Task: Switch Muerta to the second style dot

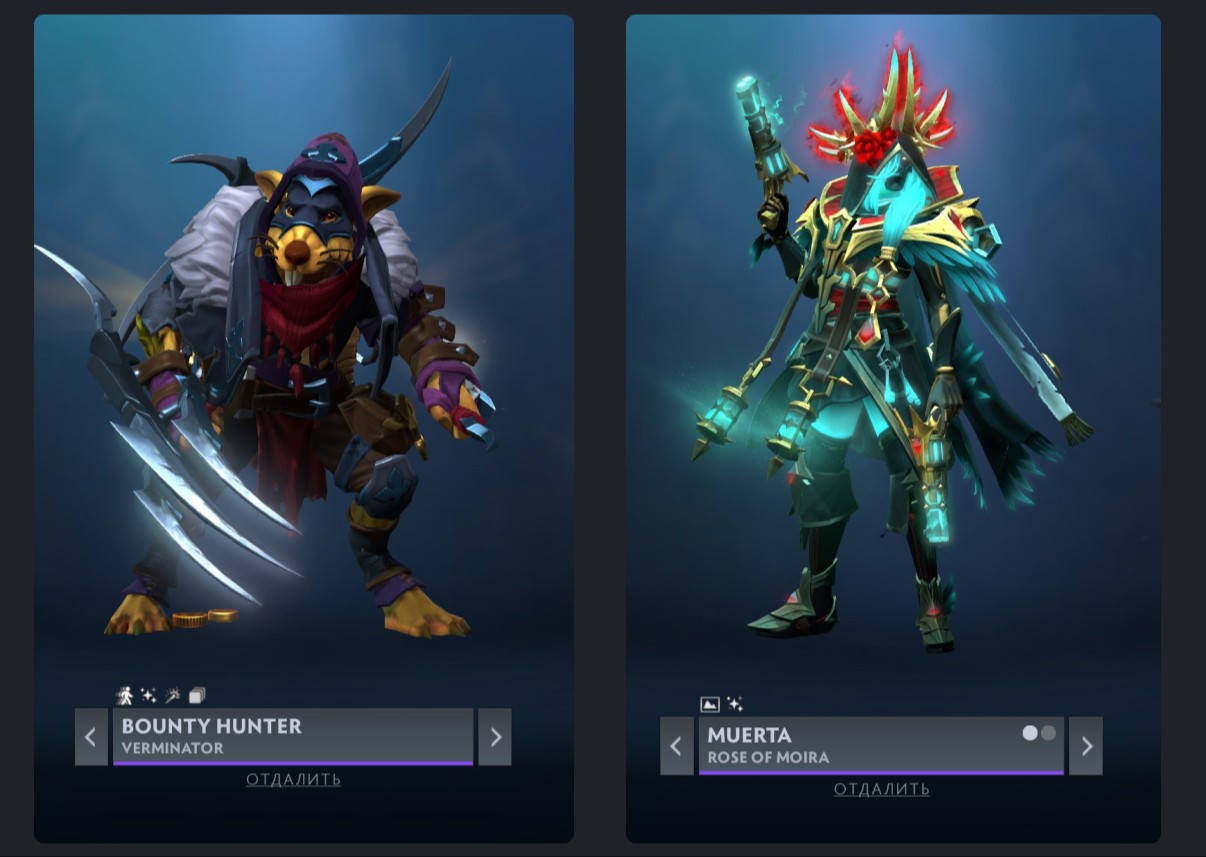Action: click(x=1048, y=733)
